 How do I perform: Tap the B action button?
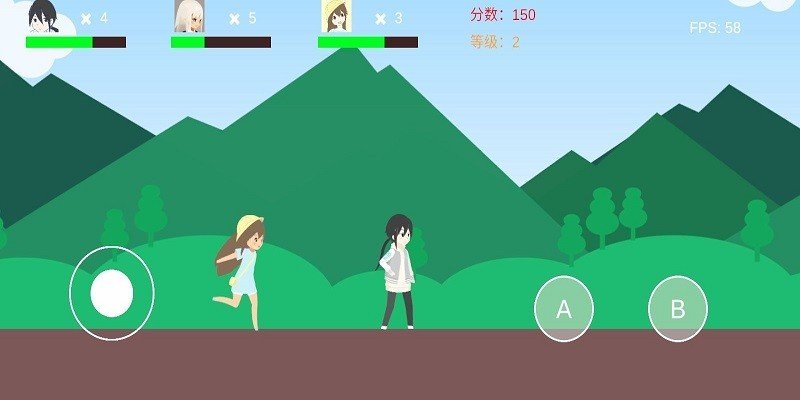(678, 309)
